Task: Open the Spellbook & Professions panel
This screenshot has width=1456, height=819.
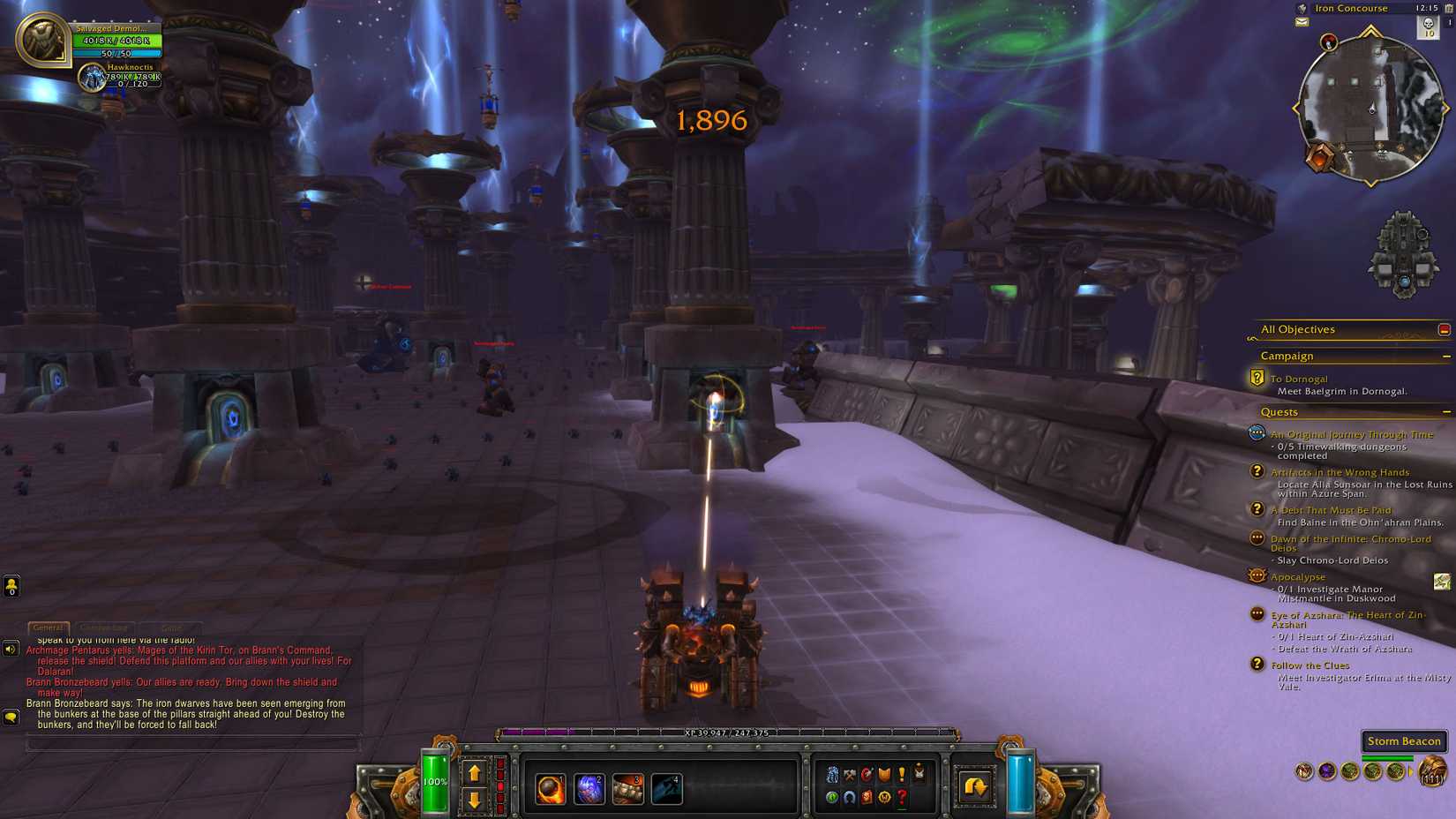Action: tap(849, 776)
